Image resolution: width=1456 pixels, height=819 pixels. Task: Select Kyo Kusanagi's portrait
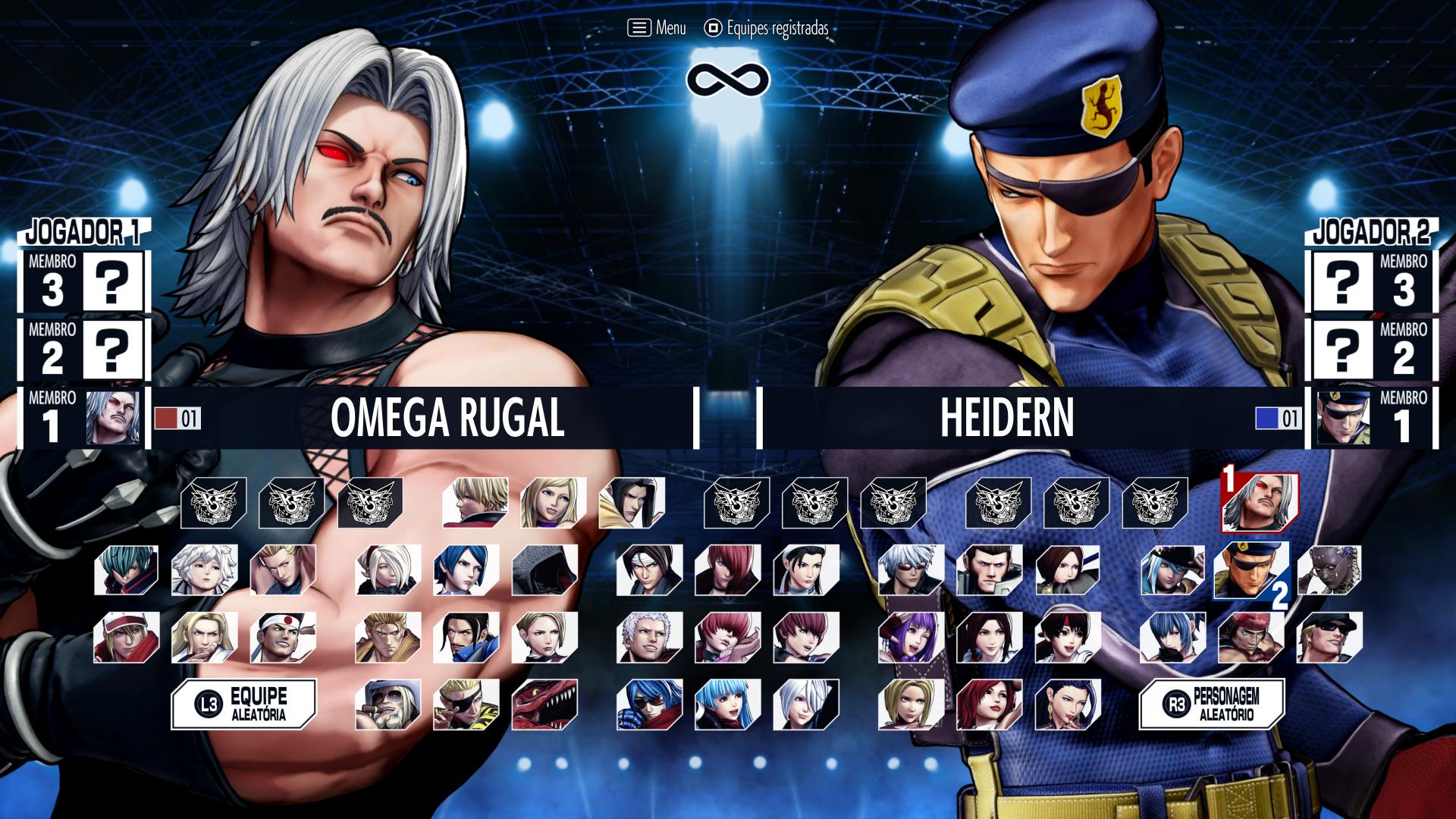click(x=649, y=570)
